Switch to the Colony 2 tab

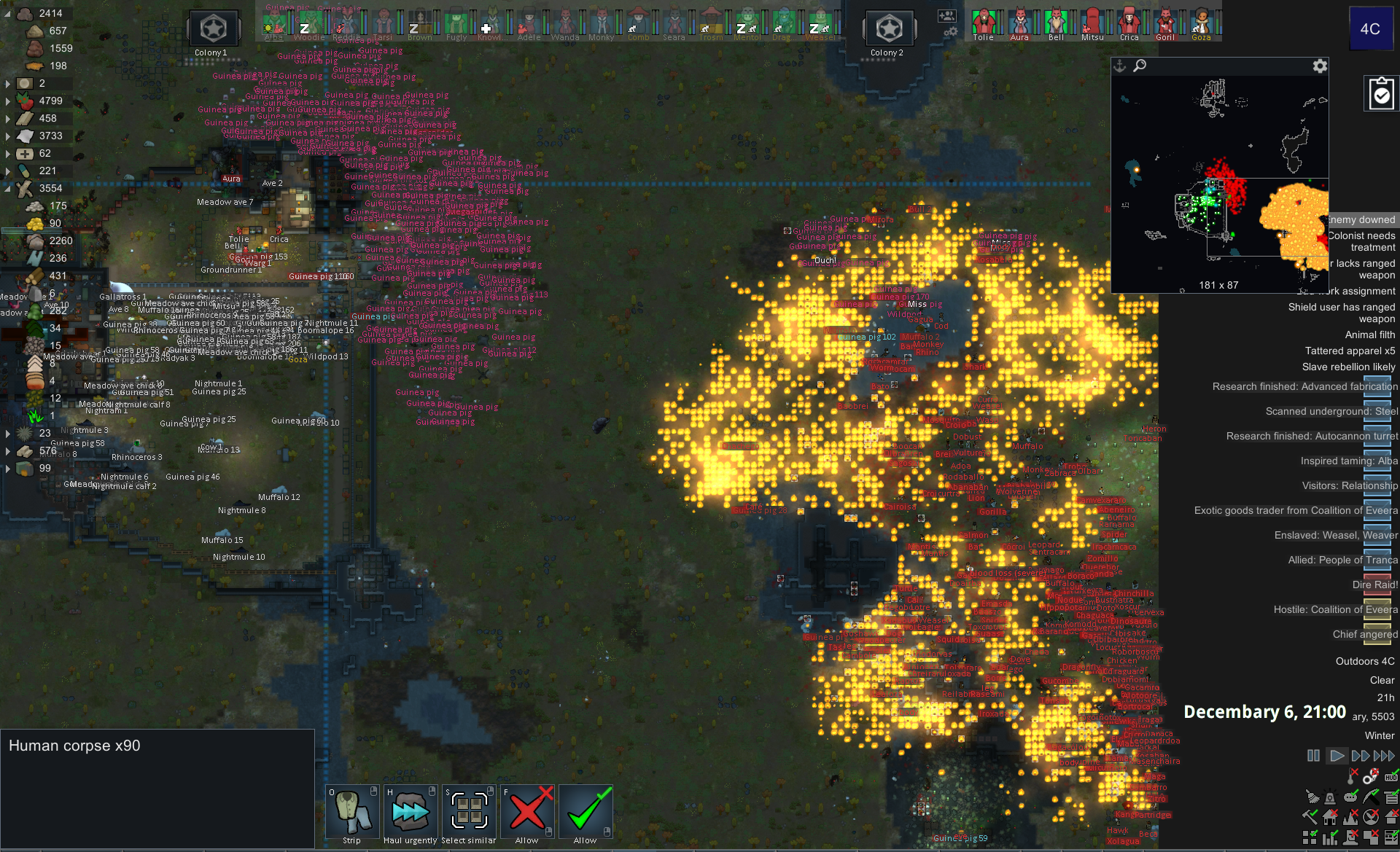point(888,29)
